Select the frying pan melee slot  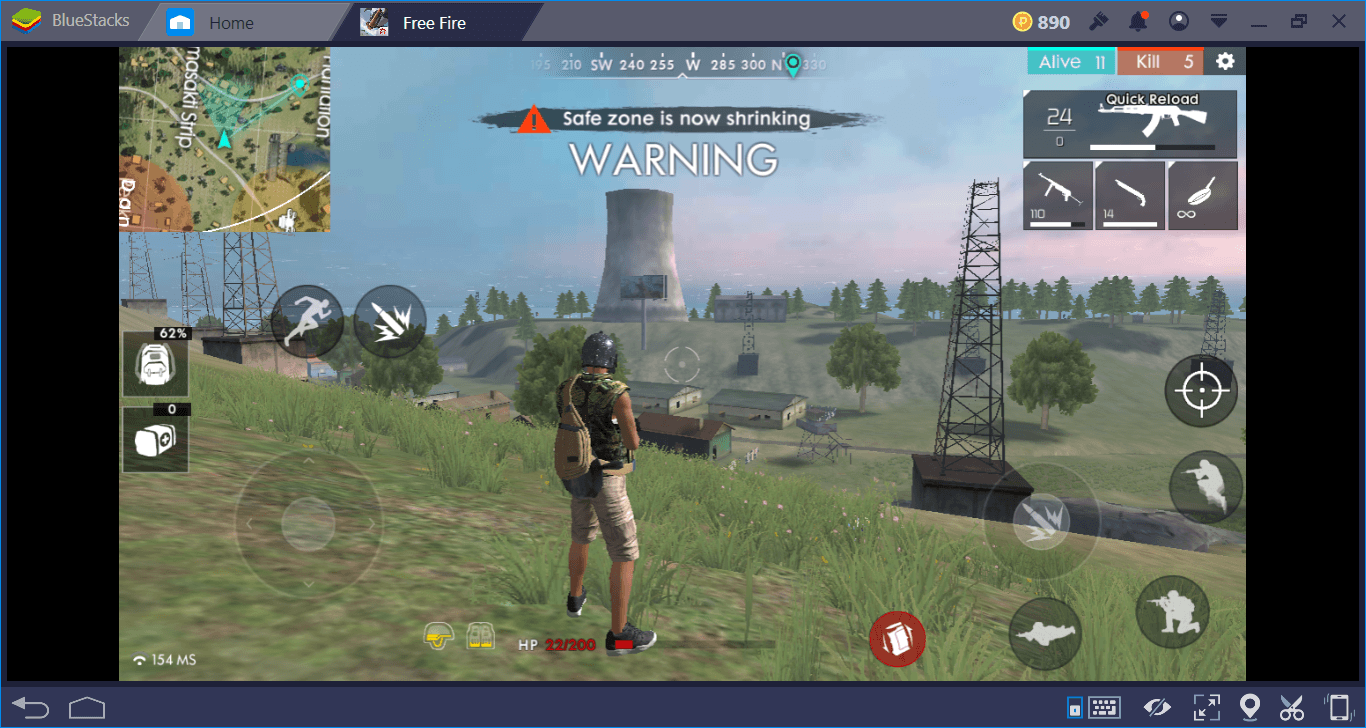[1202, 196]
